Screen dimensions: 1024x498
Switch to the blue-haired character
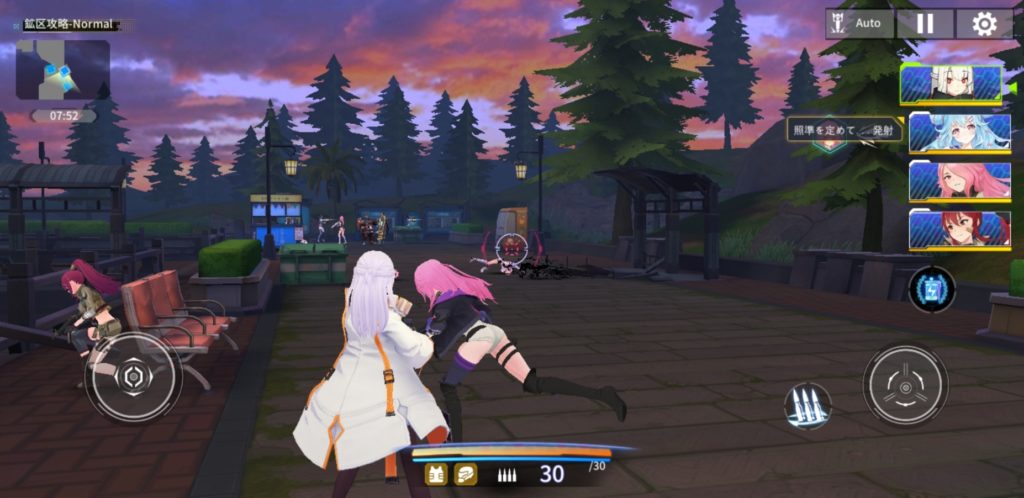959,132
